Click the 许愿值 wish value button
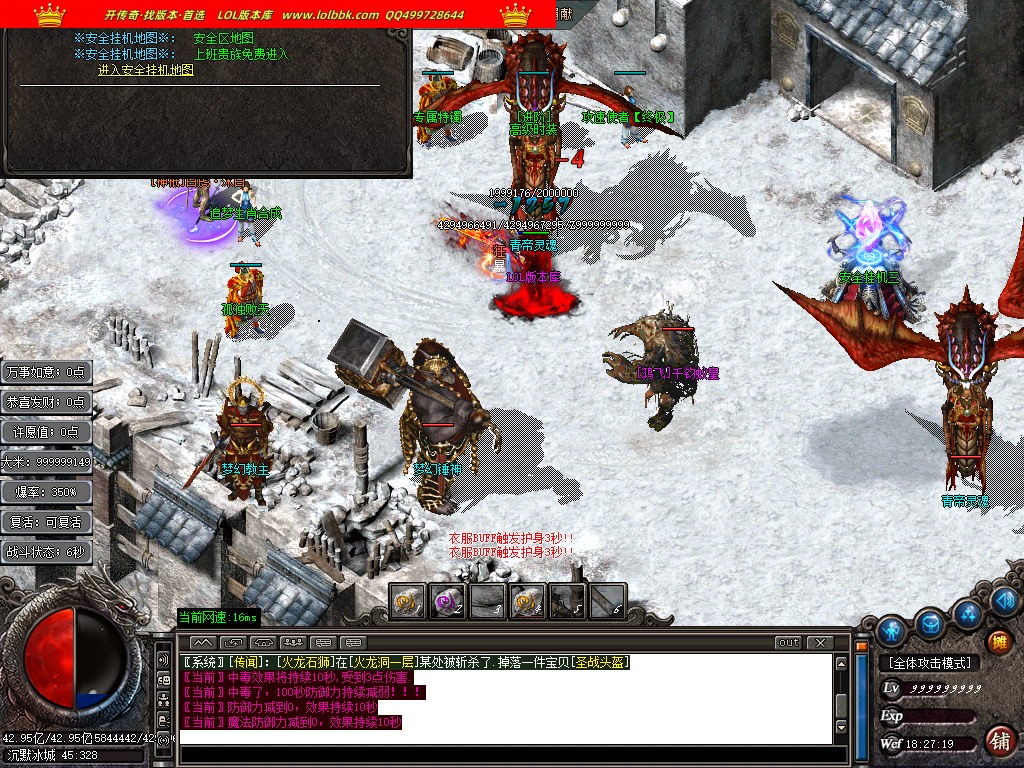The image size is (1024, 768). coord(46,432)
